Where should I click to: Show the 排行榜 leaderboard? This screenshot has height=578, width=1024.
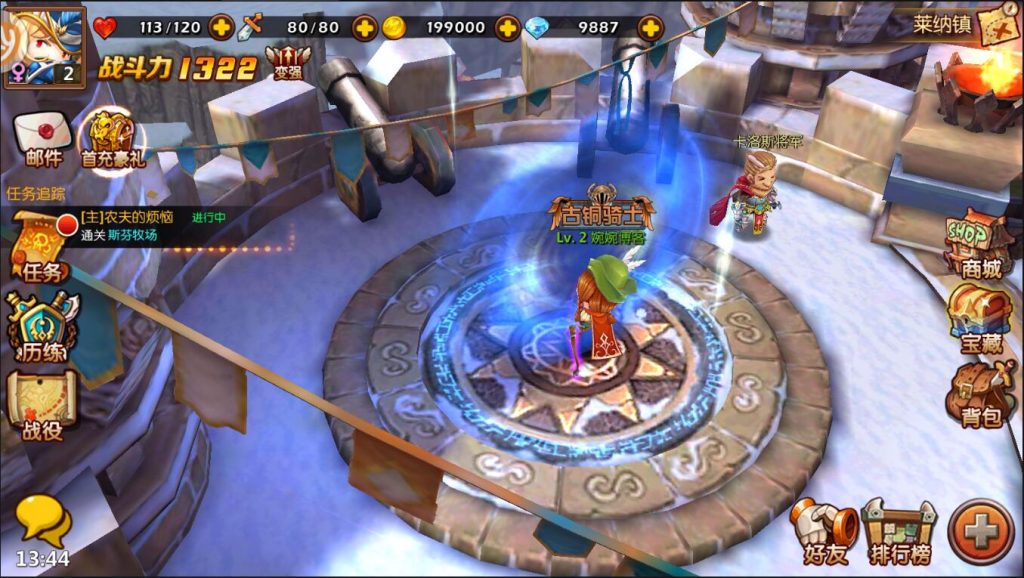[900, 530]
